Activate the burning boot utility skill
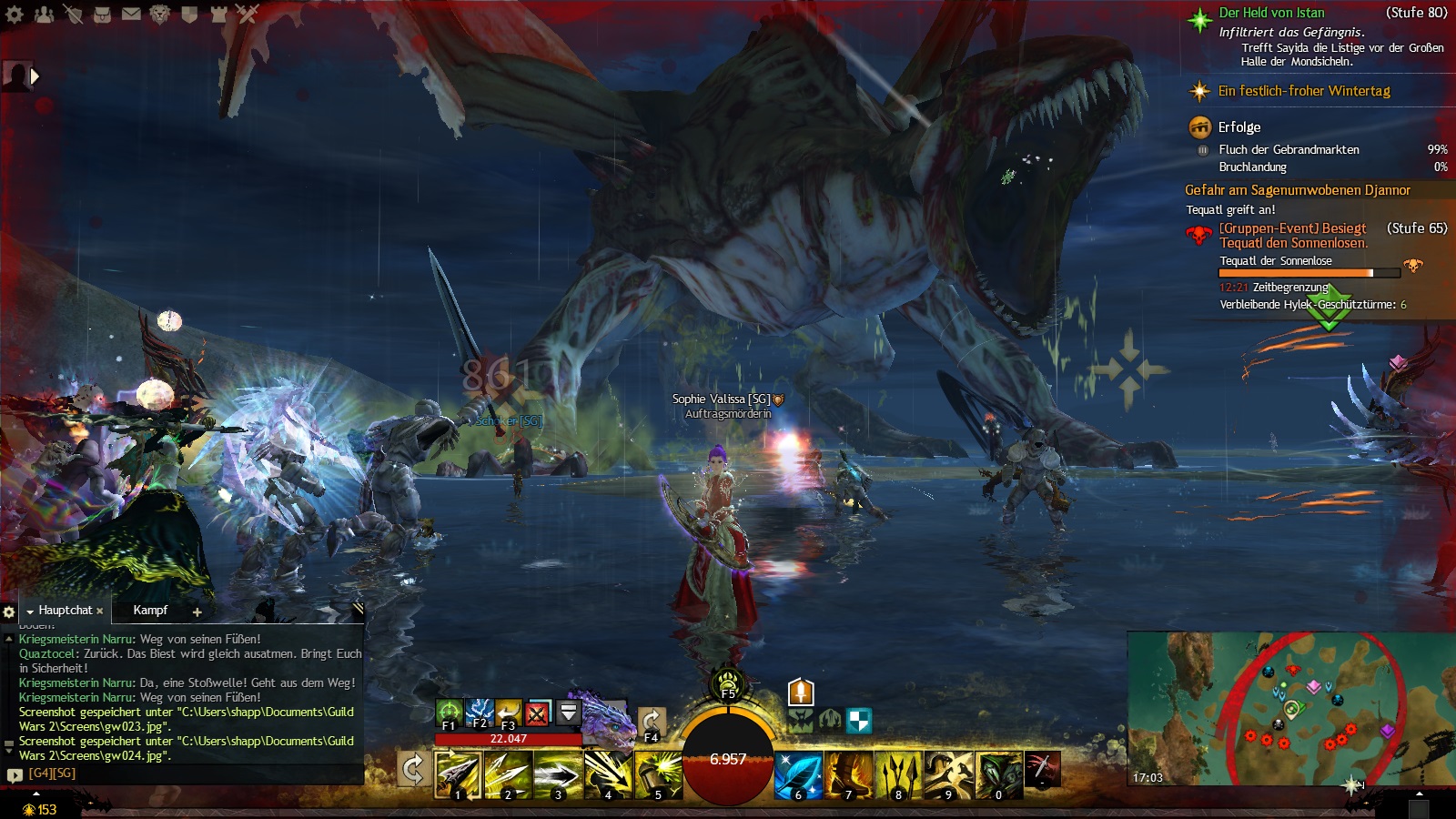1456x819 pixels. point(849,775)
